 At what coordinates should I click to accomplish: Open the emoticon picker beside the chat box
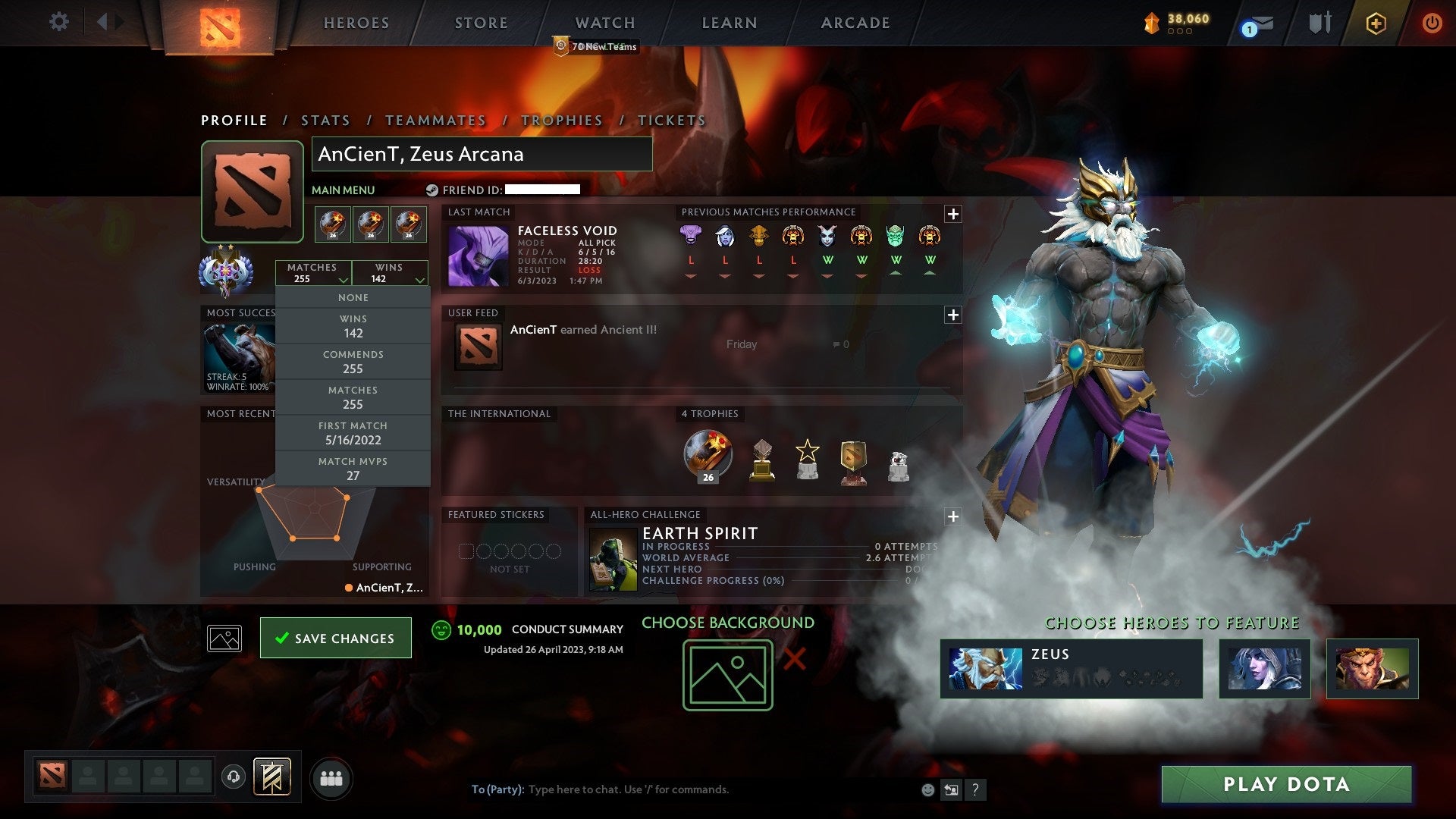(927, 789)
